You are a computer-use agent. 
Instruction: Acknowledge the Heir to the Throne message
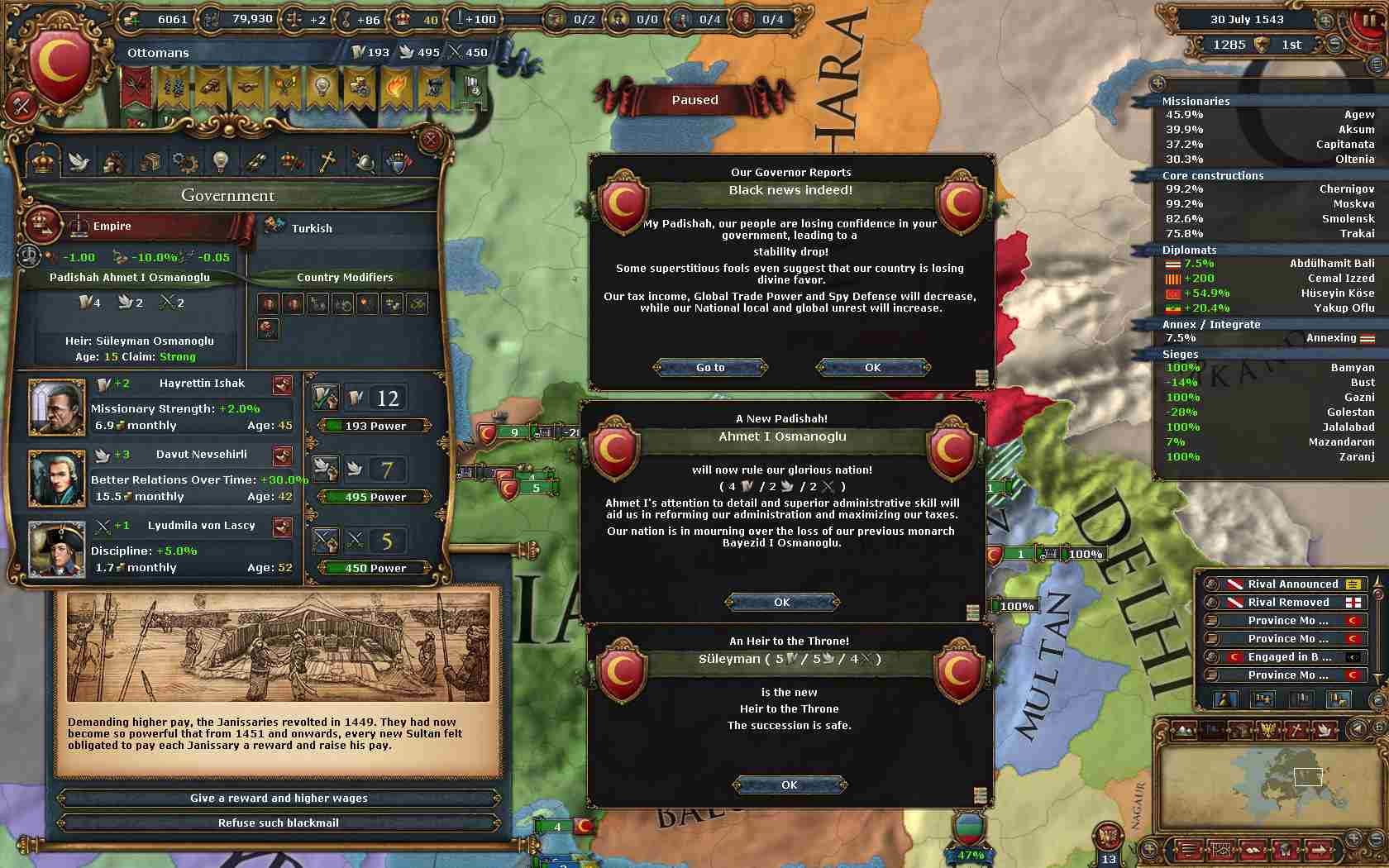(x=789, y=785)
